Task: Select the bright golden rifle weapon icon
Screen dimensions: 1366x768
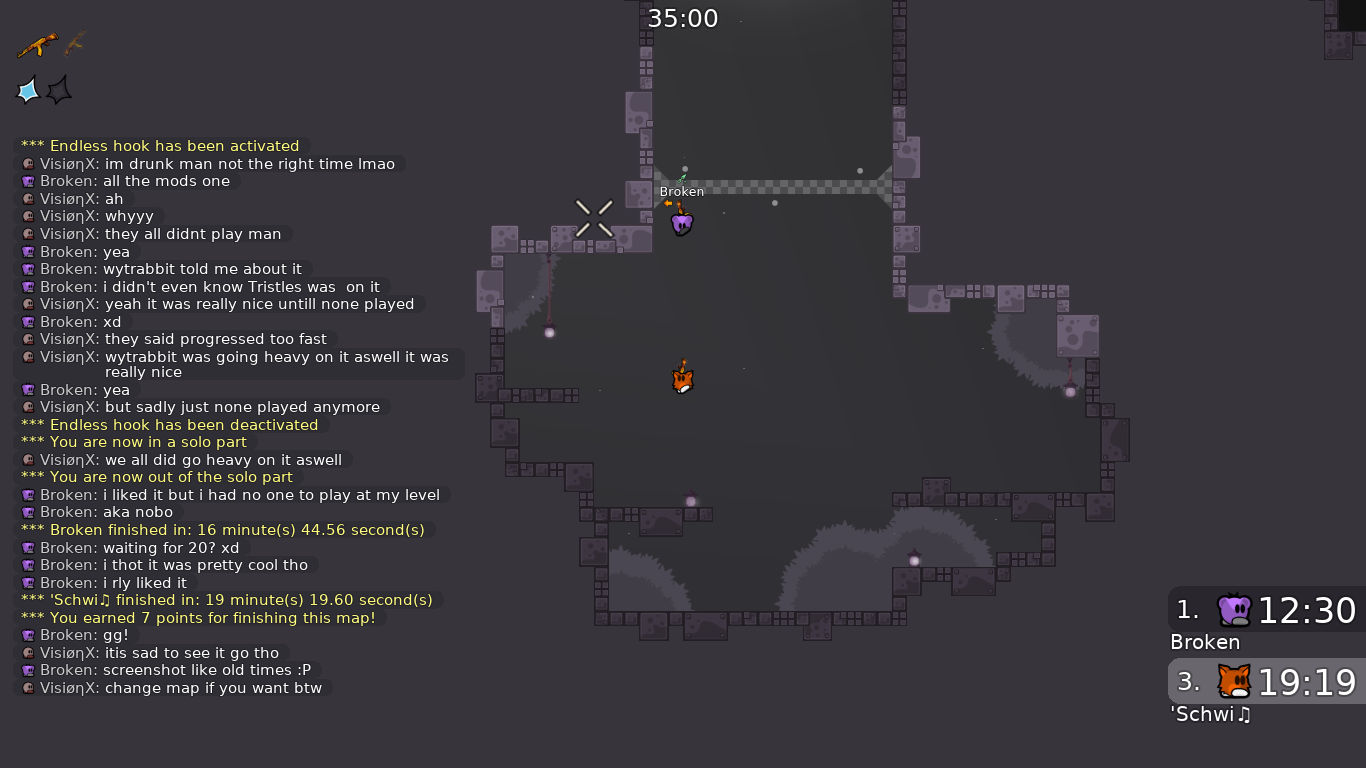Action: point(37,45)
